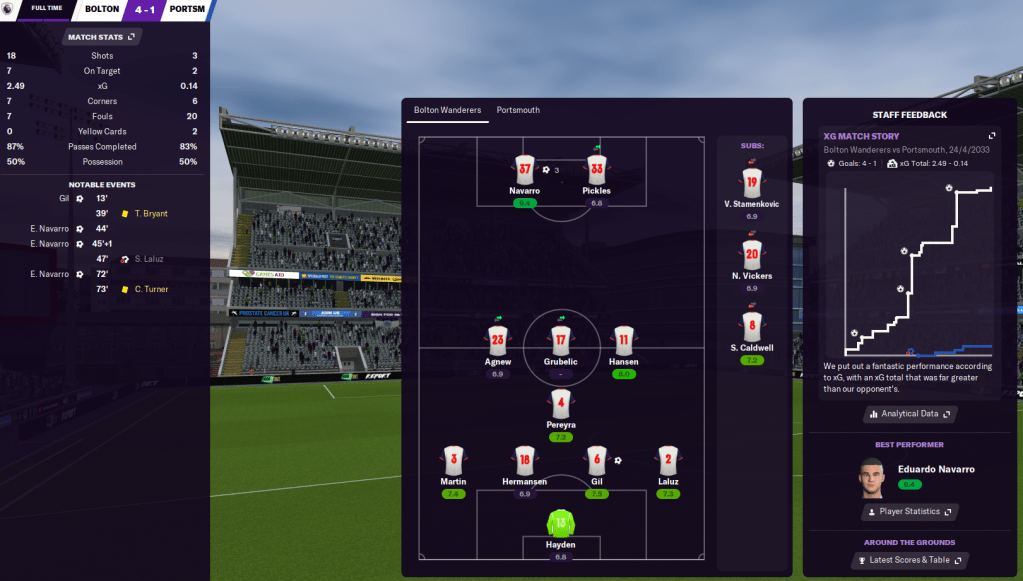This screenshot has height=581, width=1023.
Task: Expand the xG Match Story panel
Action: (x=992, y=136)
